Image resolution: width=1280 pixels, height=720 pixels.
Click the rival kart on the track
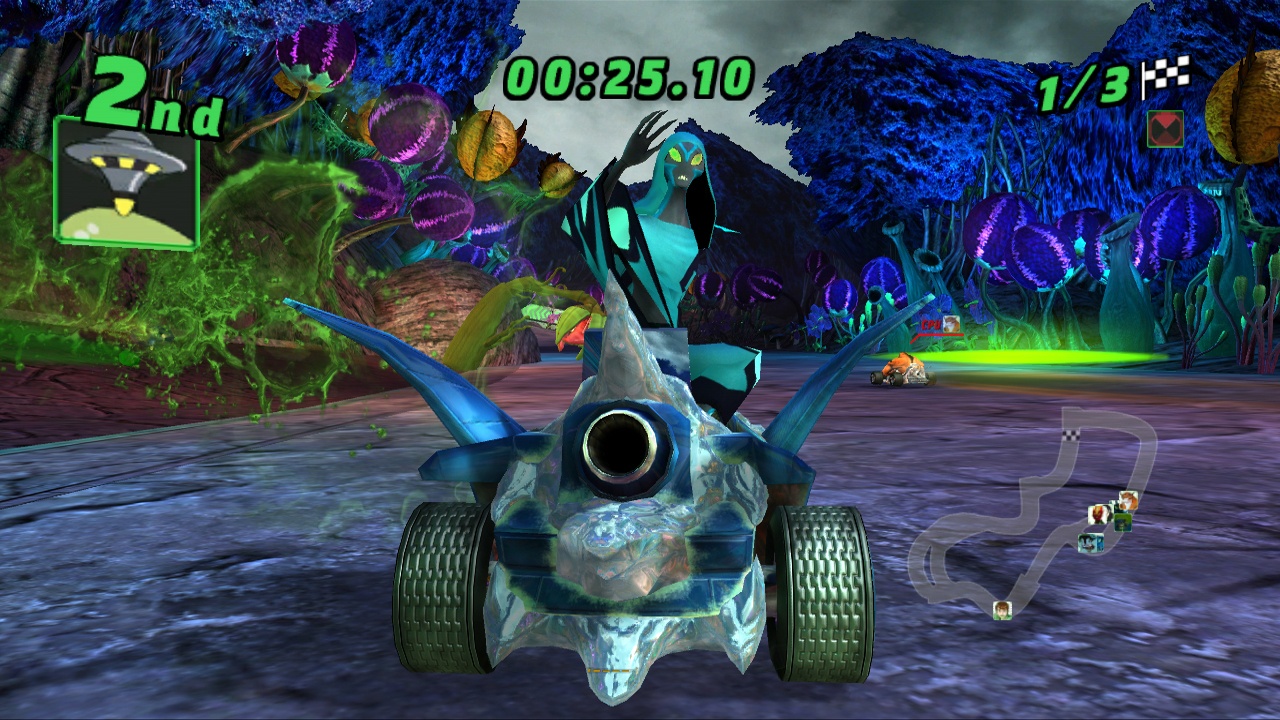[x=905, y=372]
